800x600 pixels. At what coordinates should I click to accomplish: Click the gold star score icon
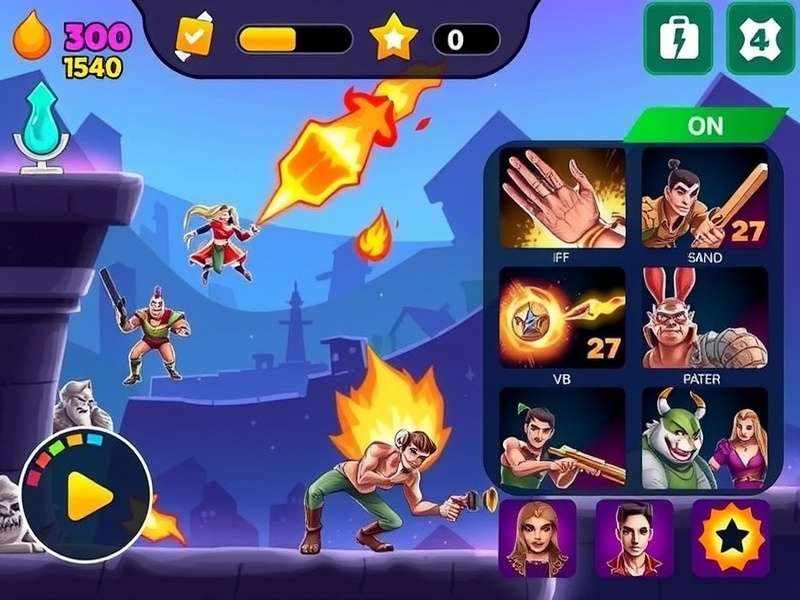(x=393, y=39)
